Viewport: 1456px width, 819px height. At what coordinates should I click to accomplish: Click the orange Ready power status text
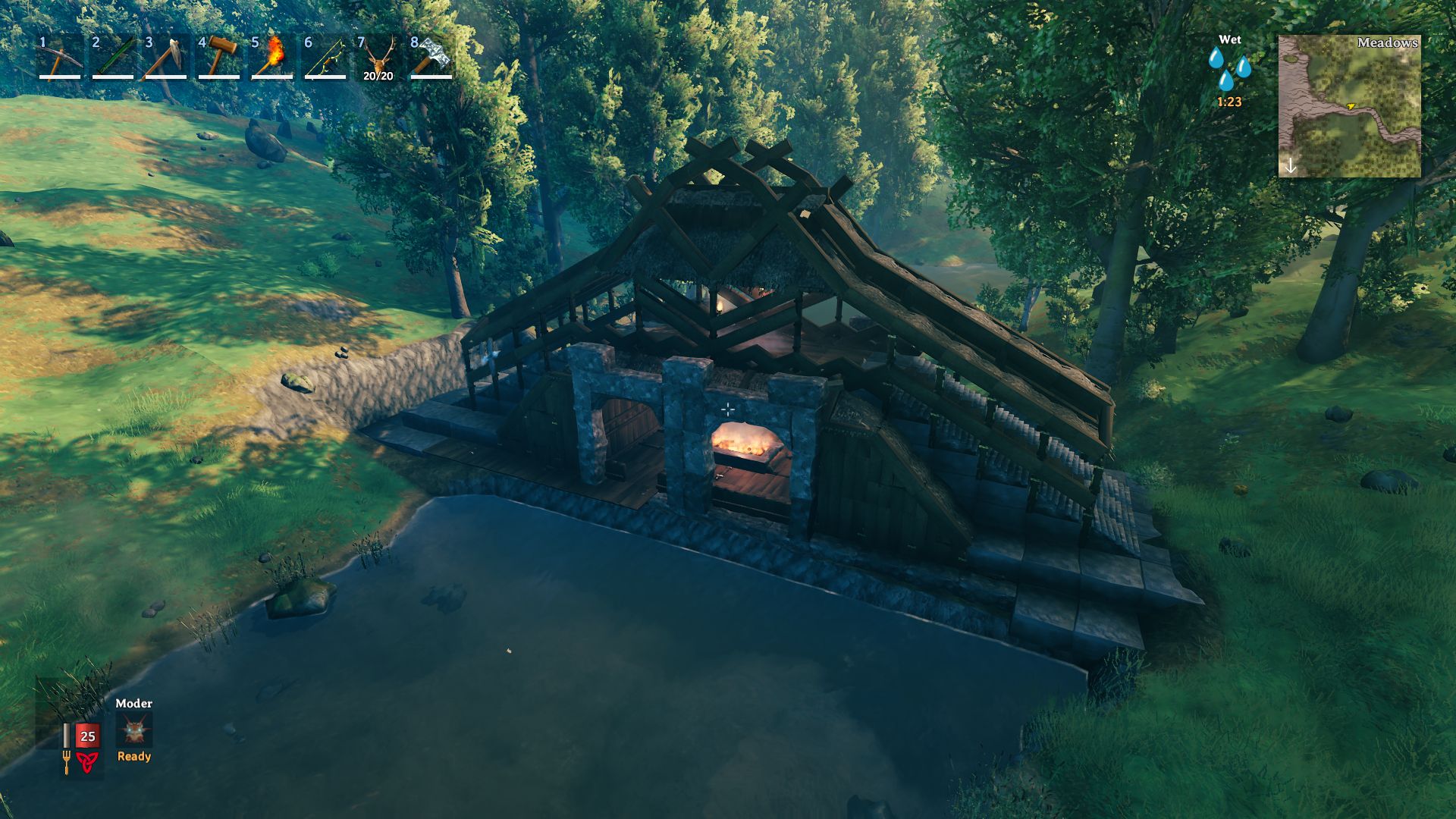point(133,756)
